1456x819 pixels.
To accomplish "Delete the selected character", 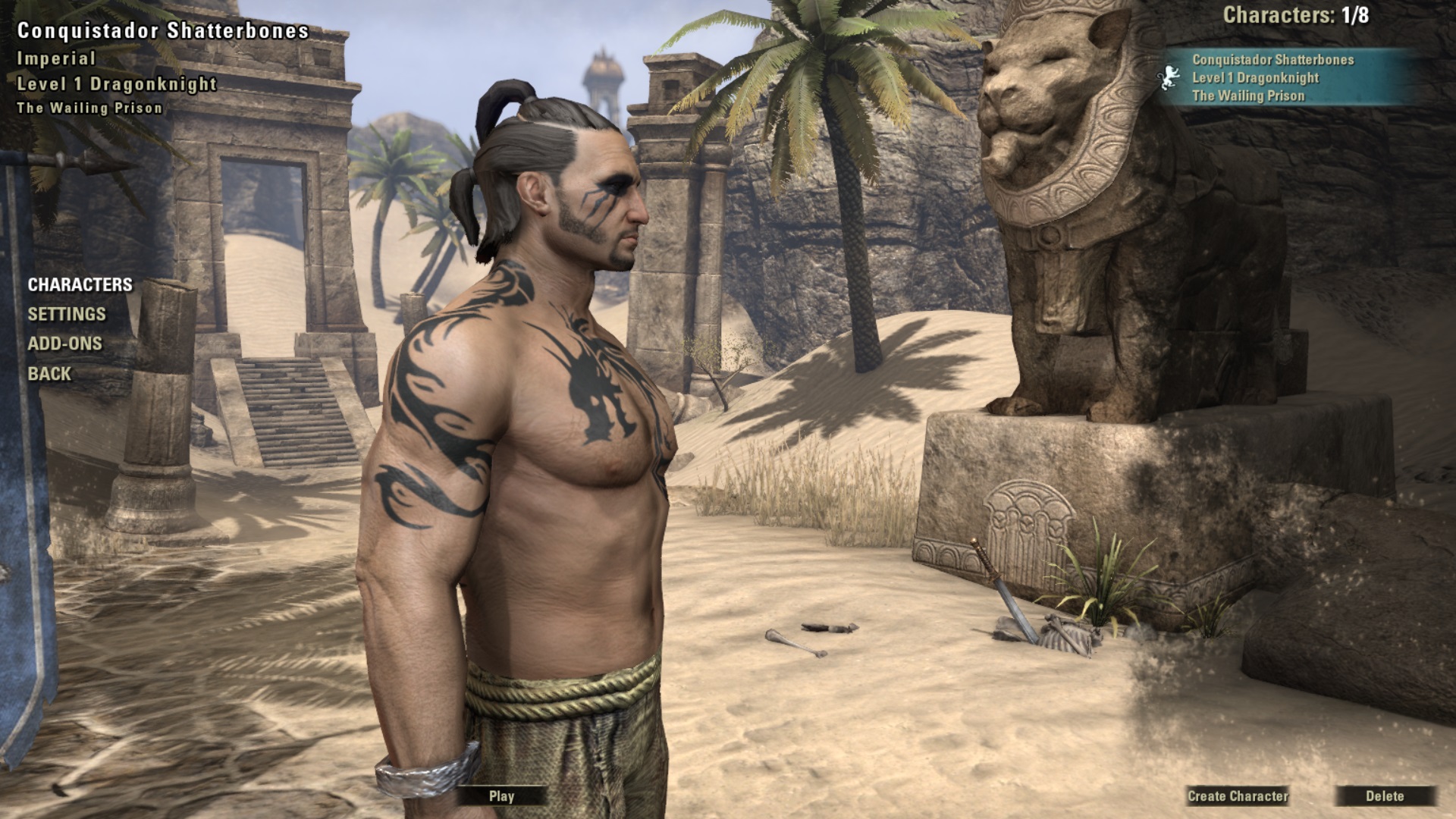I will (x=1385, y=795).
